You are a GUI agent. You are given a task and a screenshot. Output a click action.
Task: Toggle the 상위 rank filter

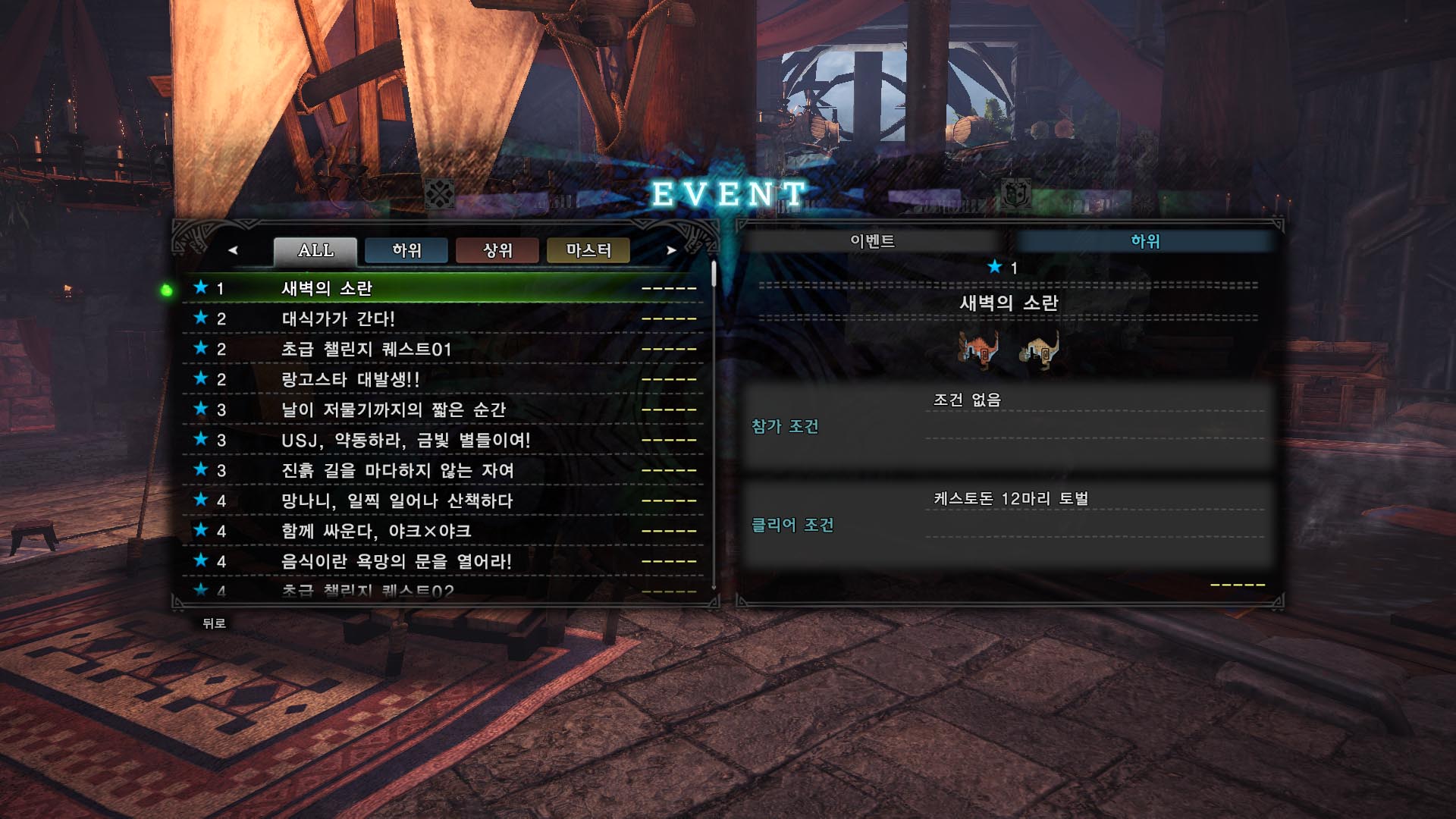coord(498,250)
